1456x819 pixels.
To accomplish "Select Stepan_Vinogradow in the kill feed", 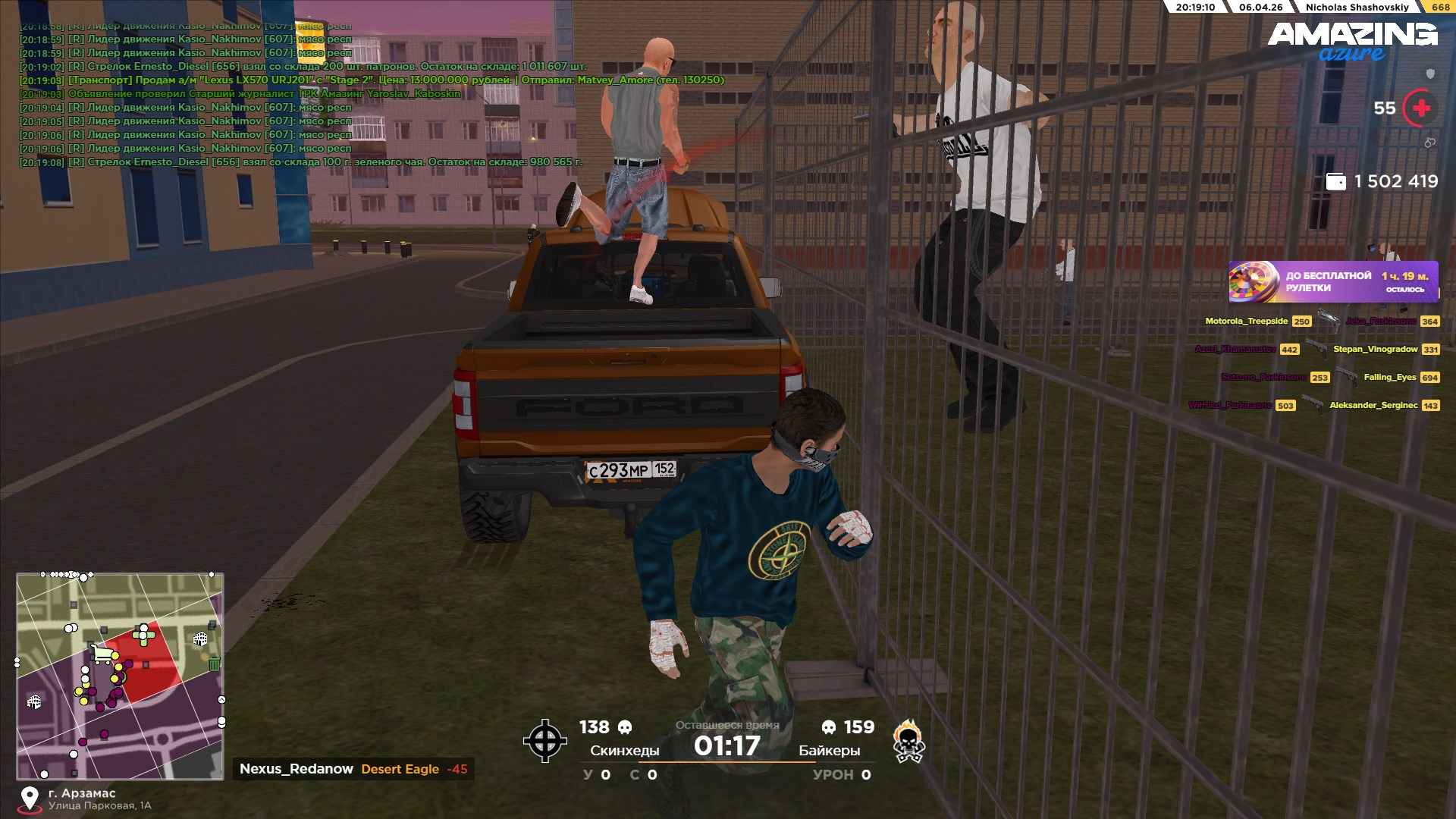I will click(1375, 350).
